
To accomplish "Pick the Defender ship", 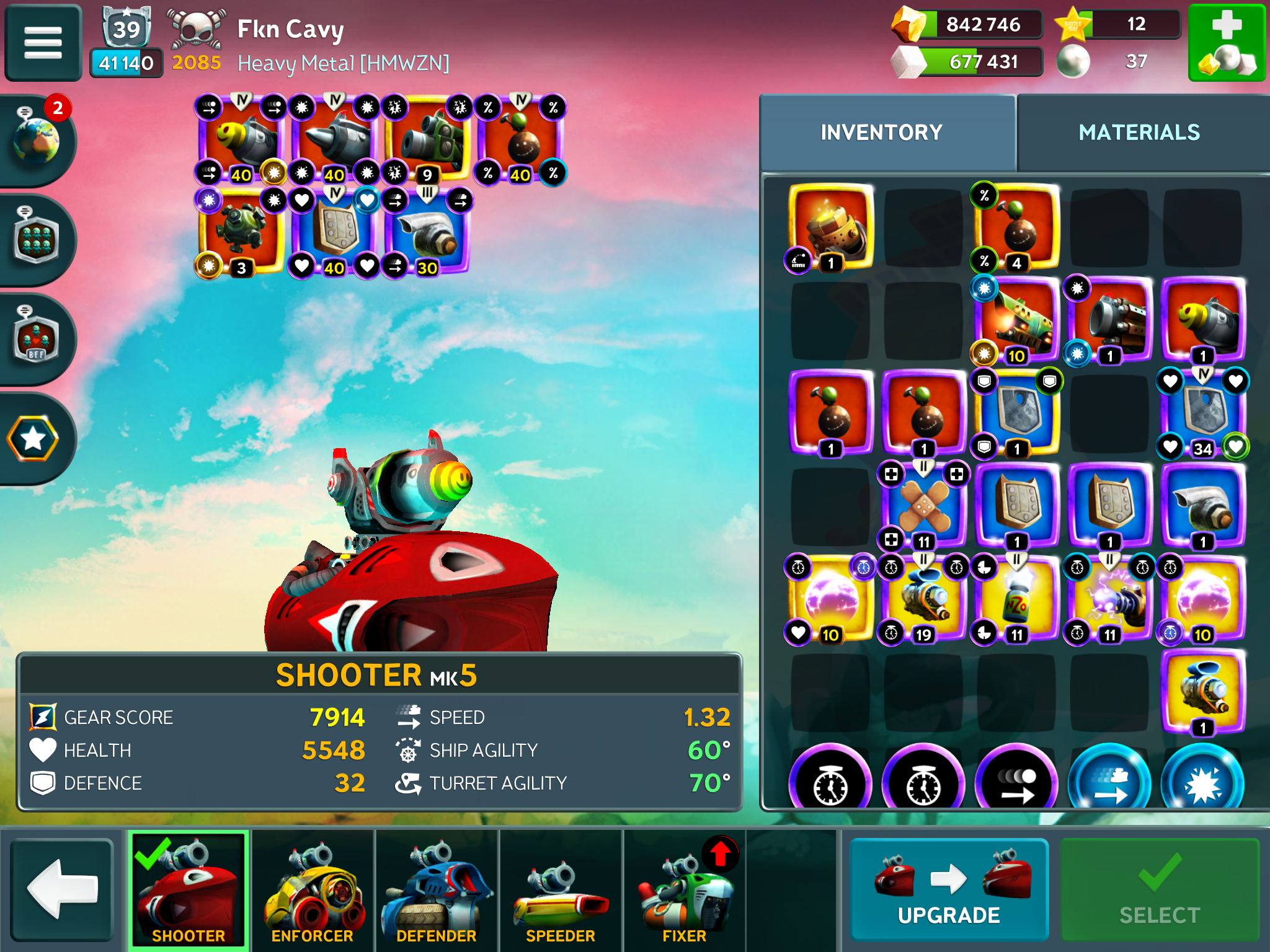I will [x=437, y=889].
